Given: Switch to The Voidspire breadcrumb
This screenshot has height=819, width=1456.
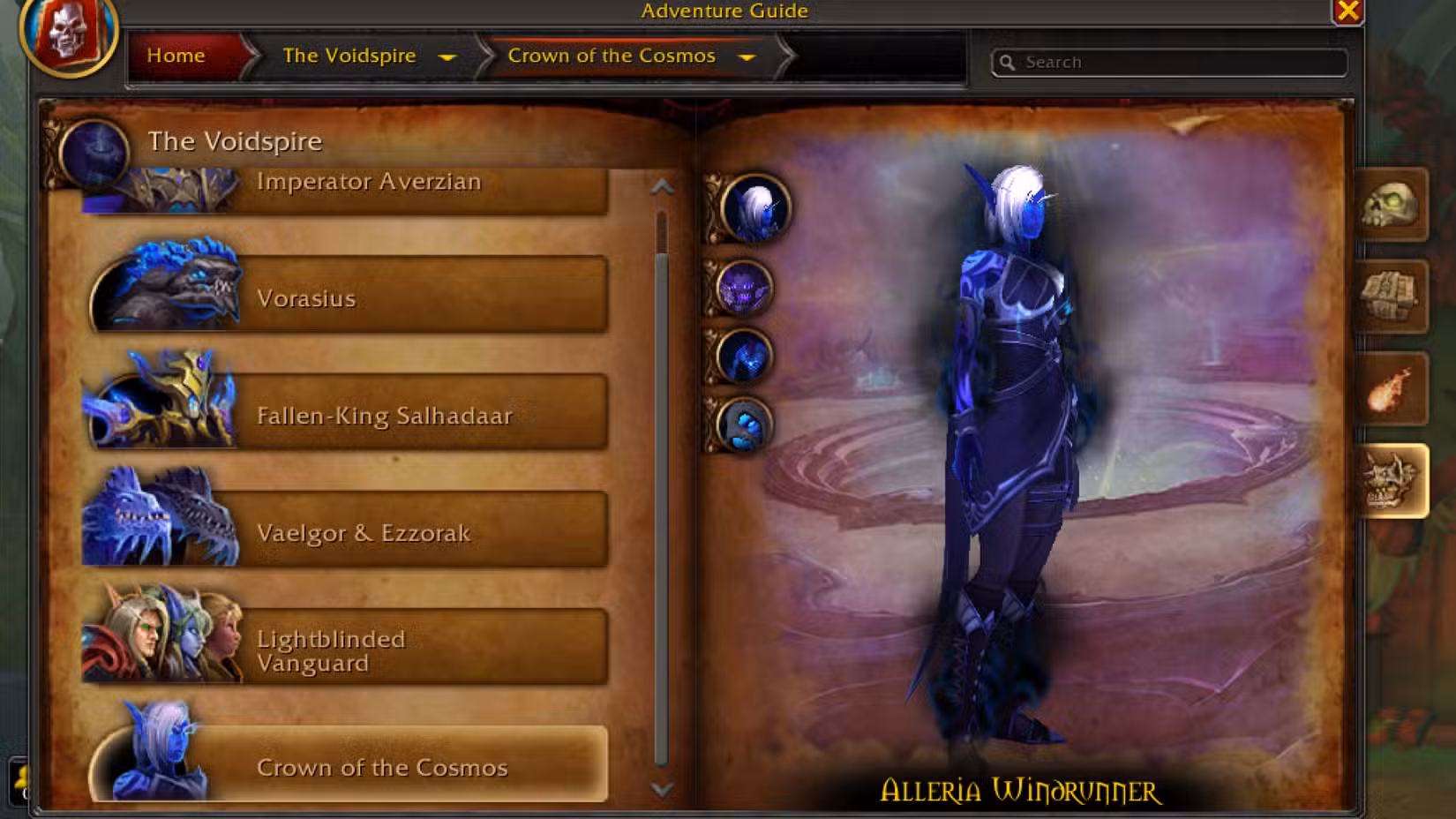Looking at the screenshot, I should (348, 56).
